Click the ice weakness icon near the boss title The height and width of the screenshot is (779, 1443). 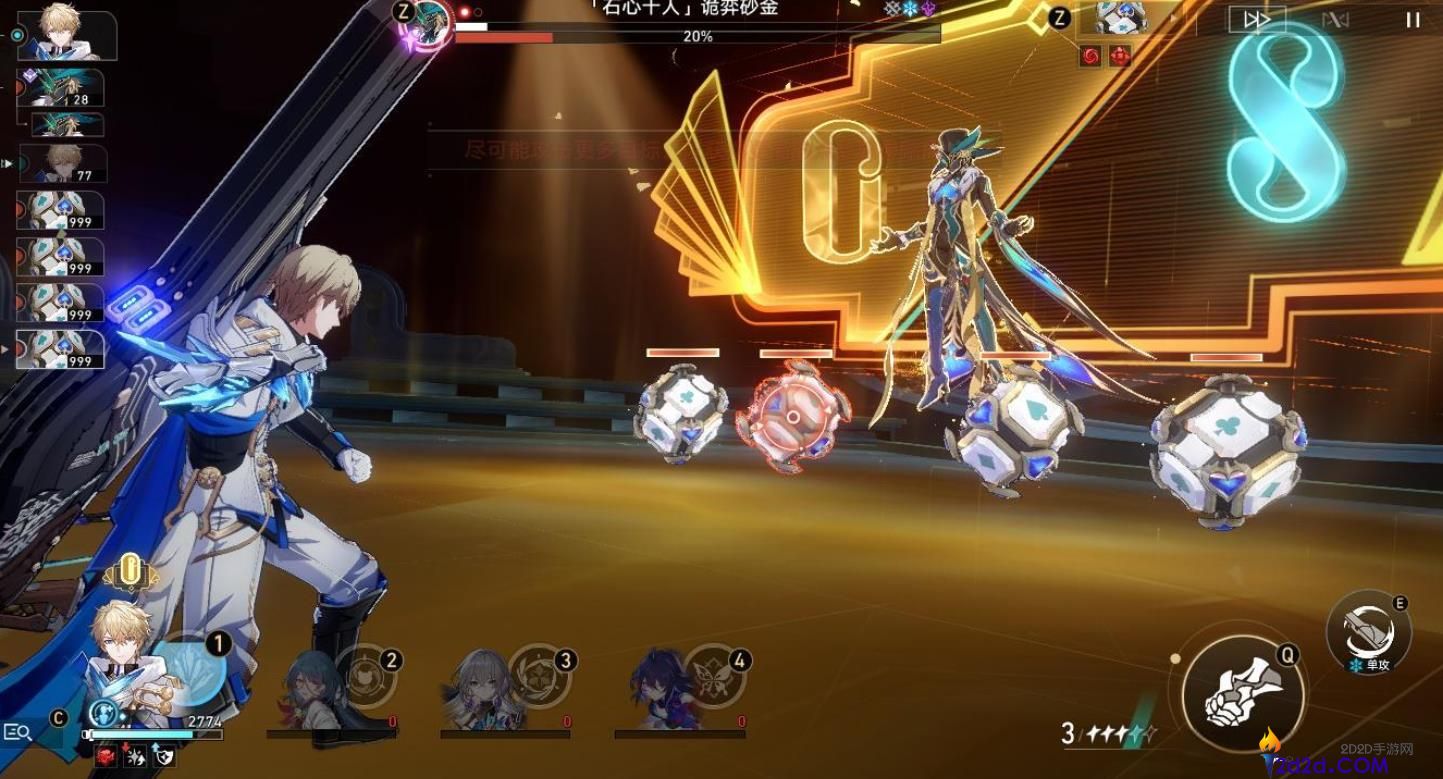[x=910, y=8]
